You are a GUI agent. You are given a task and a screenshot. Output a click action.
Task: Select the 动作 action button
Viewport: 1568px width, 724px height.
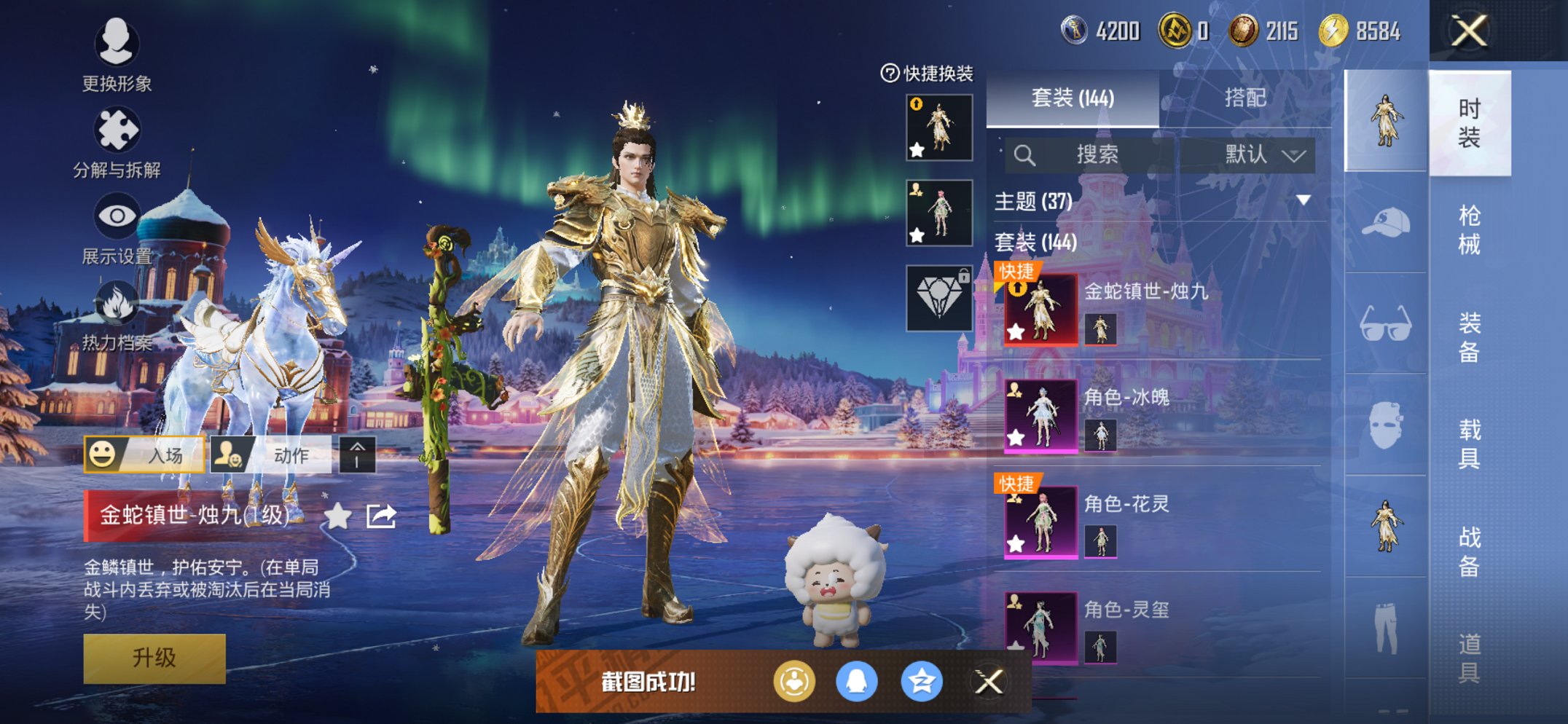coord(271,455)
